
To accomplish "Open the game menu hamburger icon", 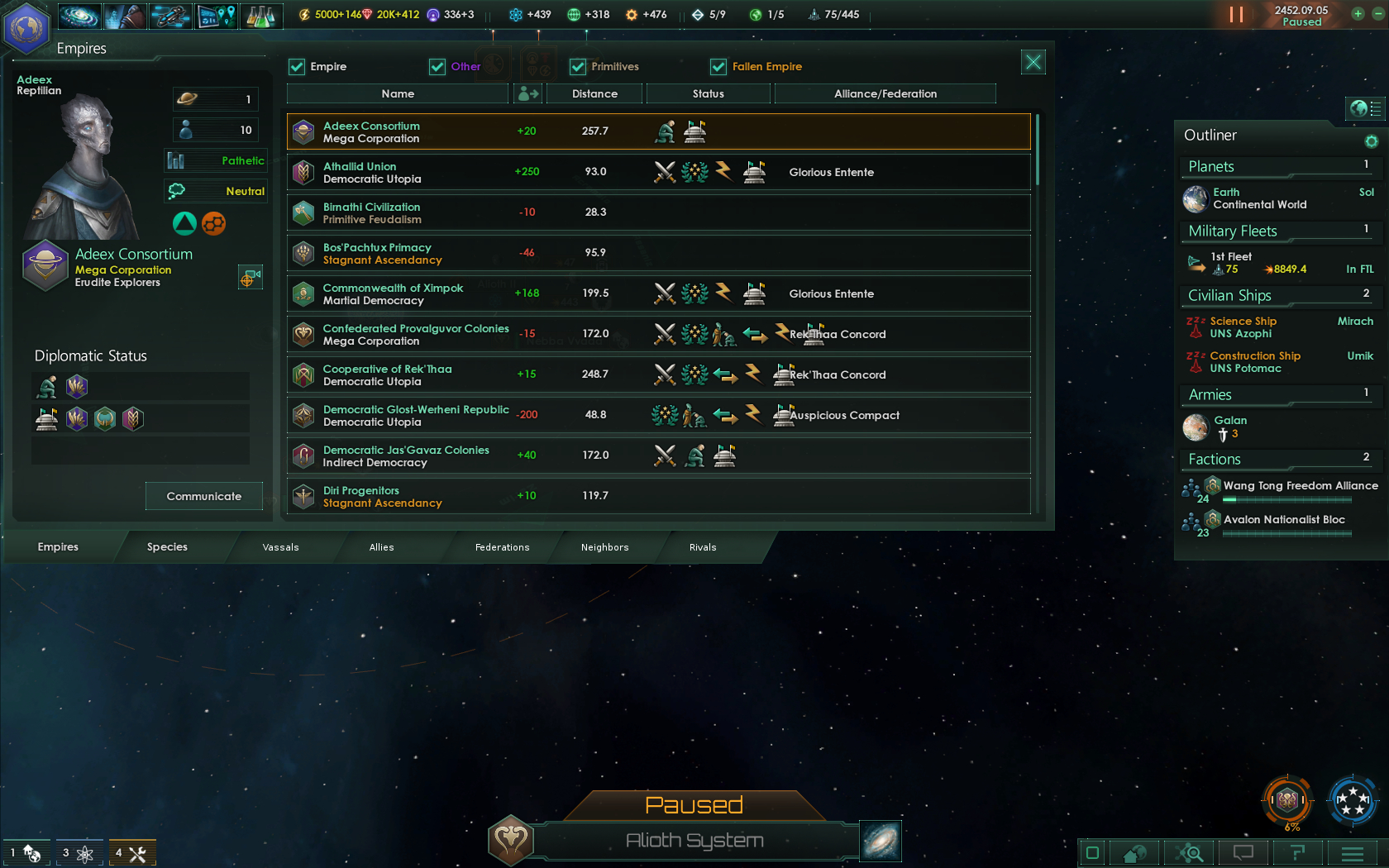I will tap(1353, 852).
